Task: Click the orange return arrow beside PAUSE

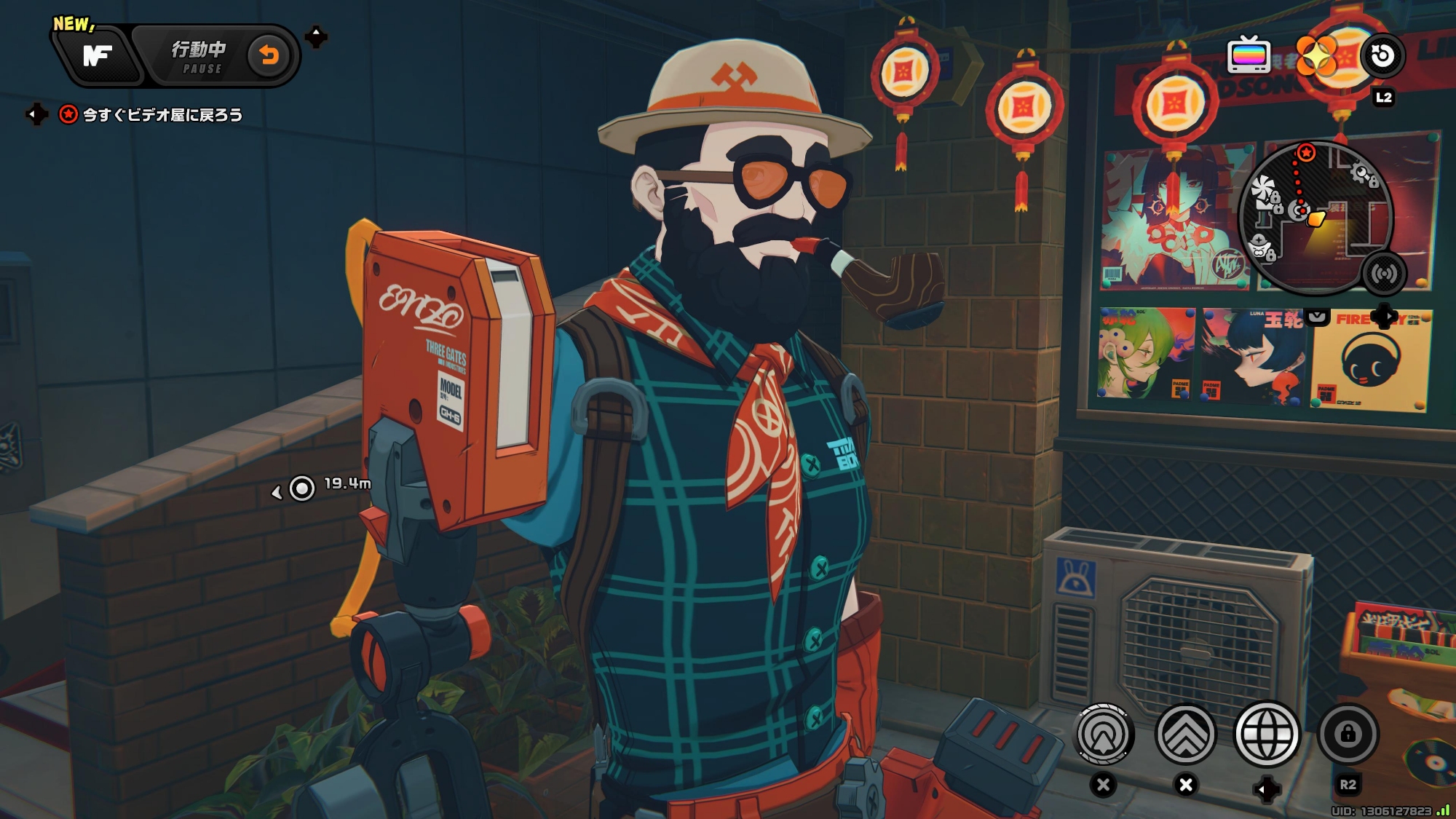Action: click(269, 55)
